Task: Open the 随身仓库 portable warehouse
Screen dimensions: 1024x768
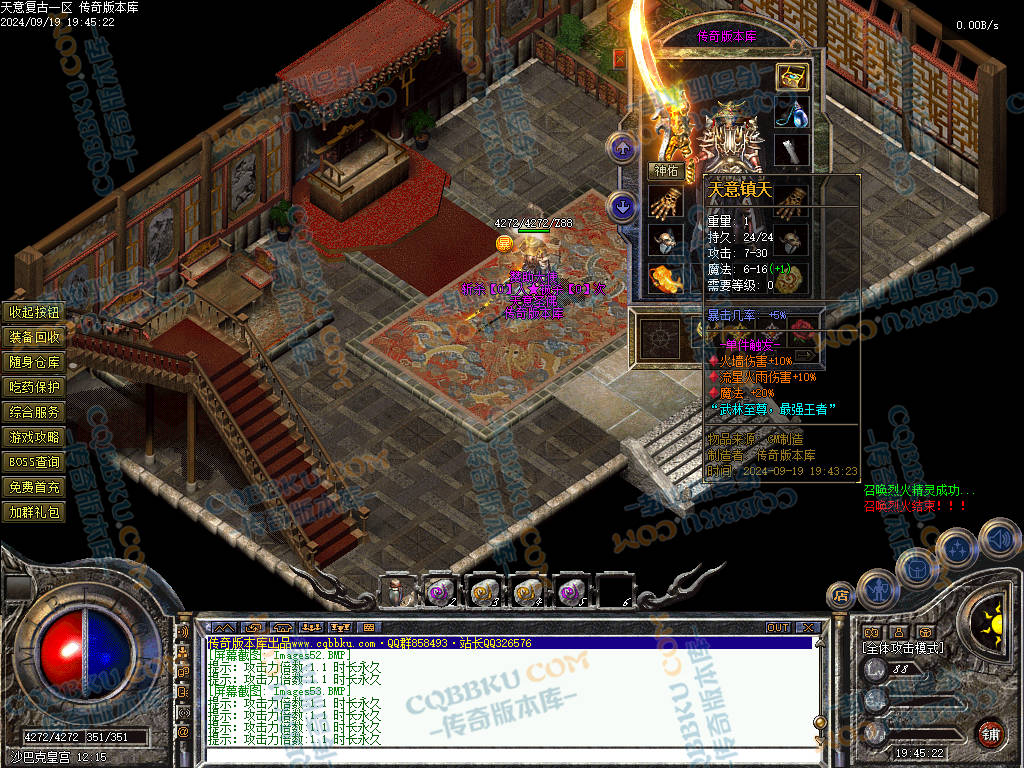Action: 35,362
